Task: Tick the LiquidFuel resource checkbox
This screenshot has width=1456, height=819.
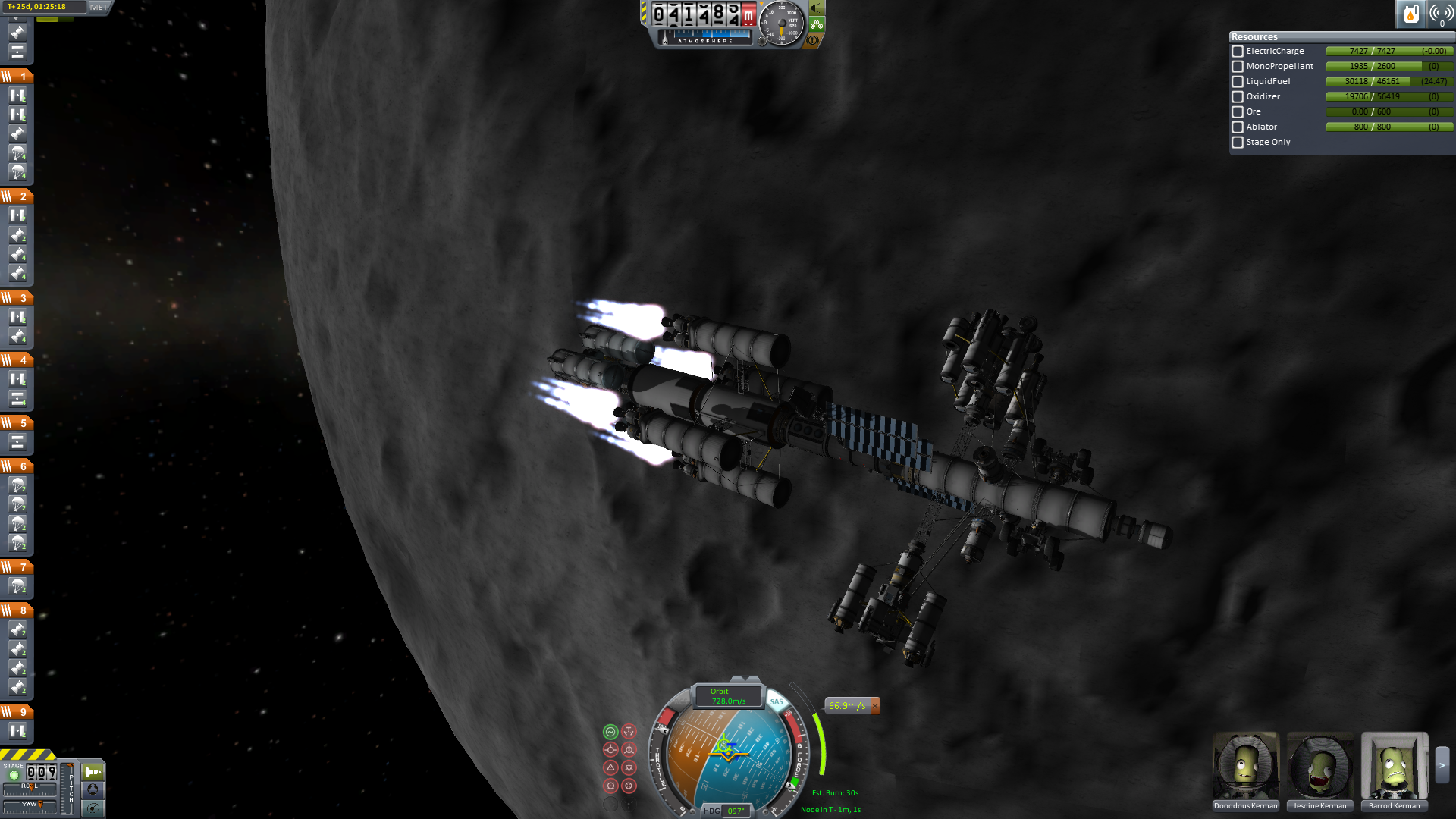Action: click(x=1238, y=82)
